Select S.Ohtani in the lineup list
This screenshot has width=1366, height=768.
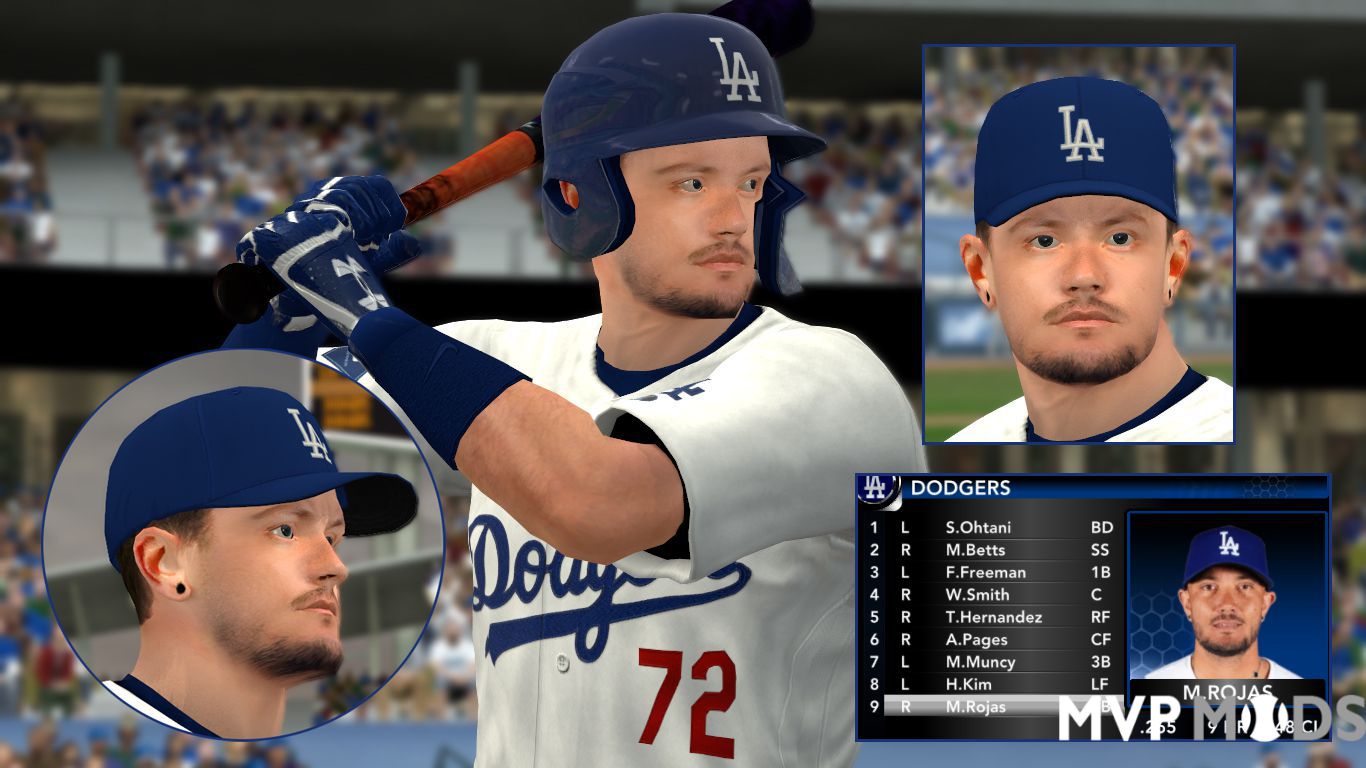pos(978,527)
